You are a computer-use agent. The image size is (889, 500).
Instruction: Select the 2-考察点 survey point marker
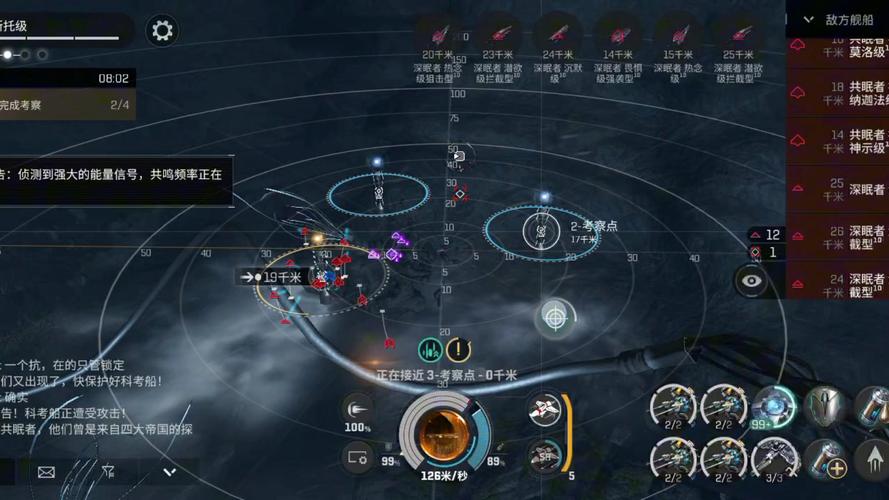click(x=539, y=231)
